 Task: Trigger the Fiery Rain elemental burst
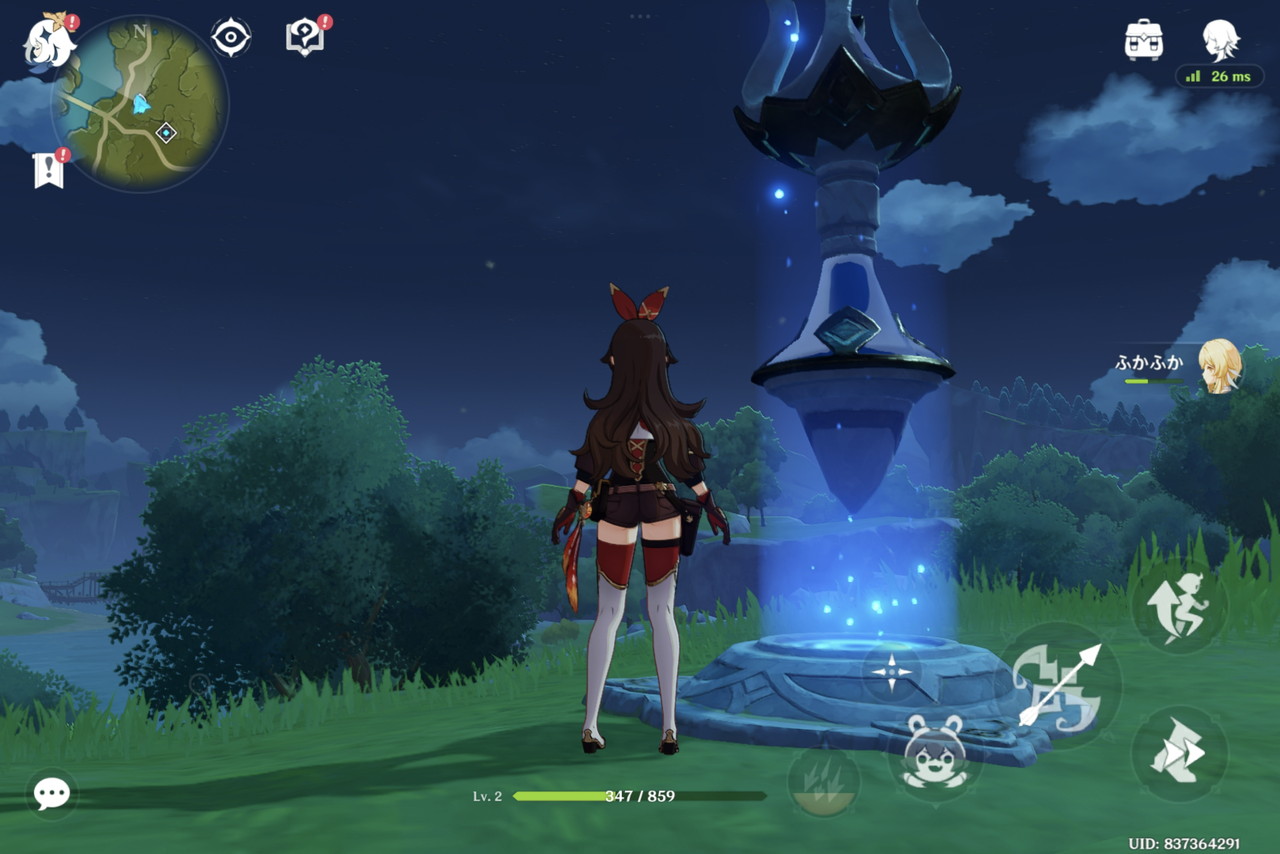[824, 780]
